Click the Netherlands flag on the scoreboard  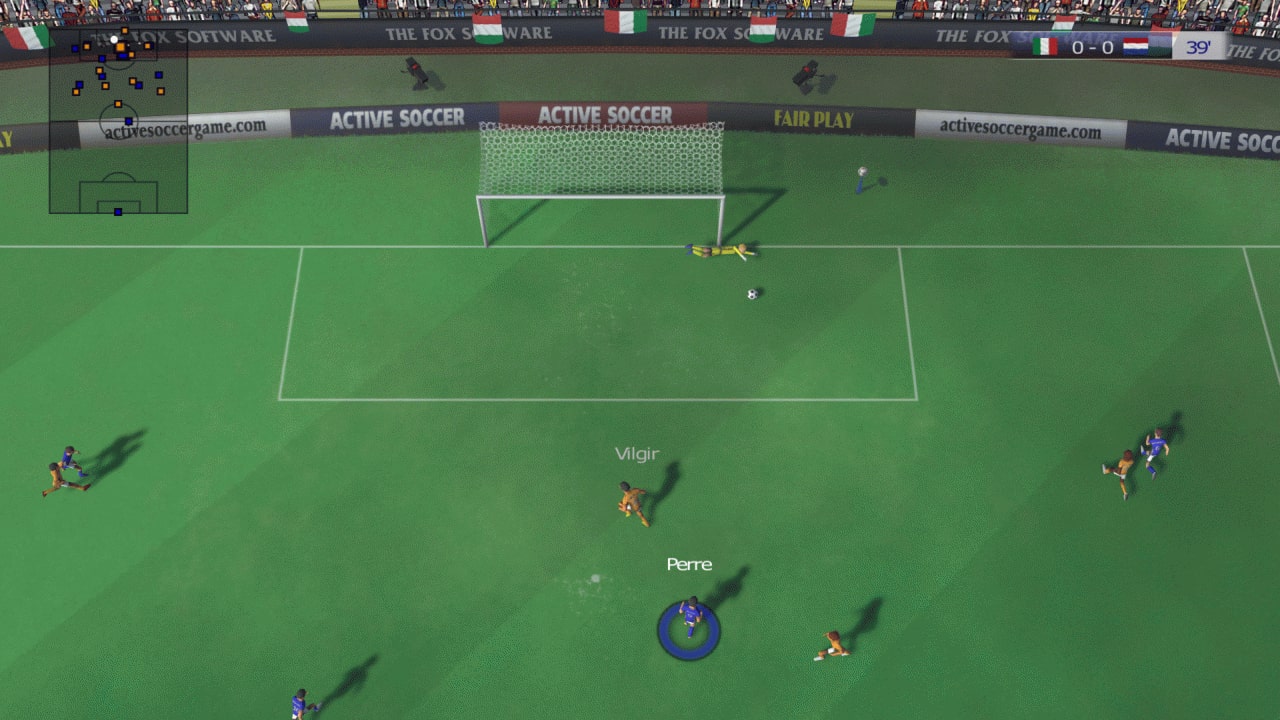tap(1136, 45)
